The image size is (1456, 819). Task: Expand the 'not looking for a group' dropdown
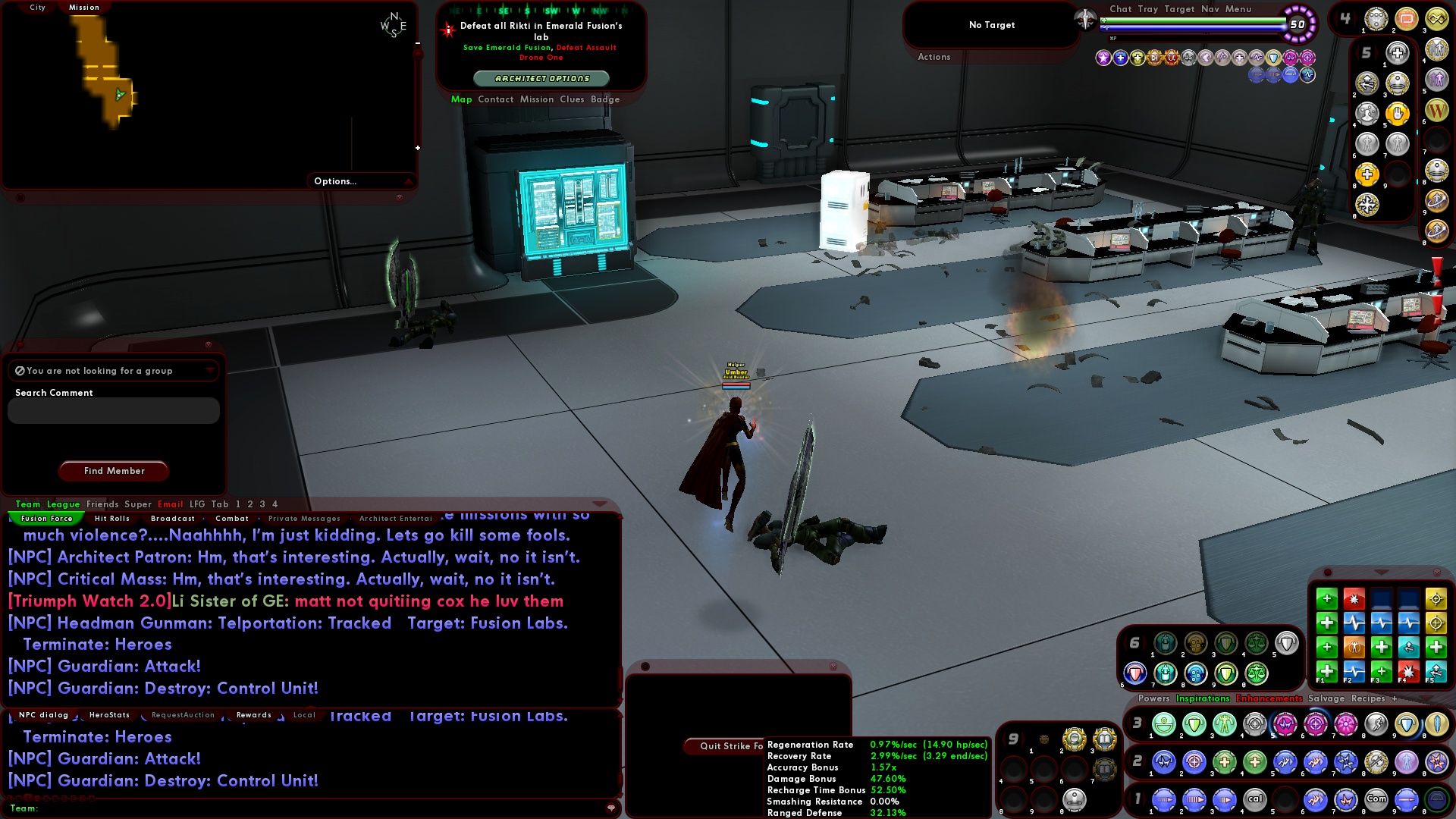click(210, 370)
